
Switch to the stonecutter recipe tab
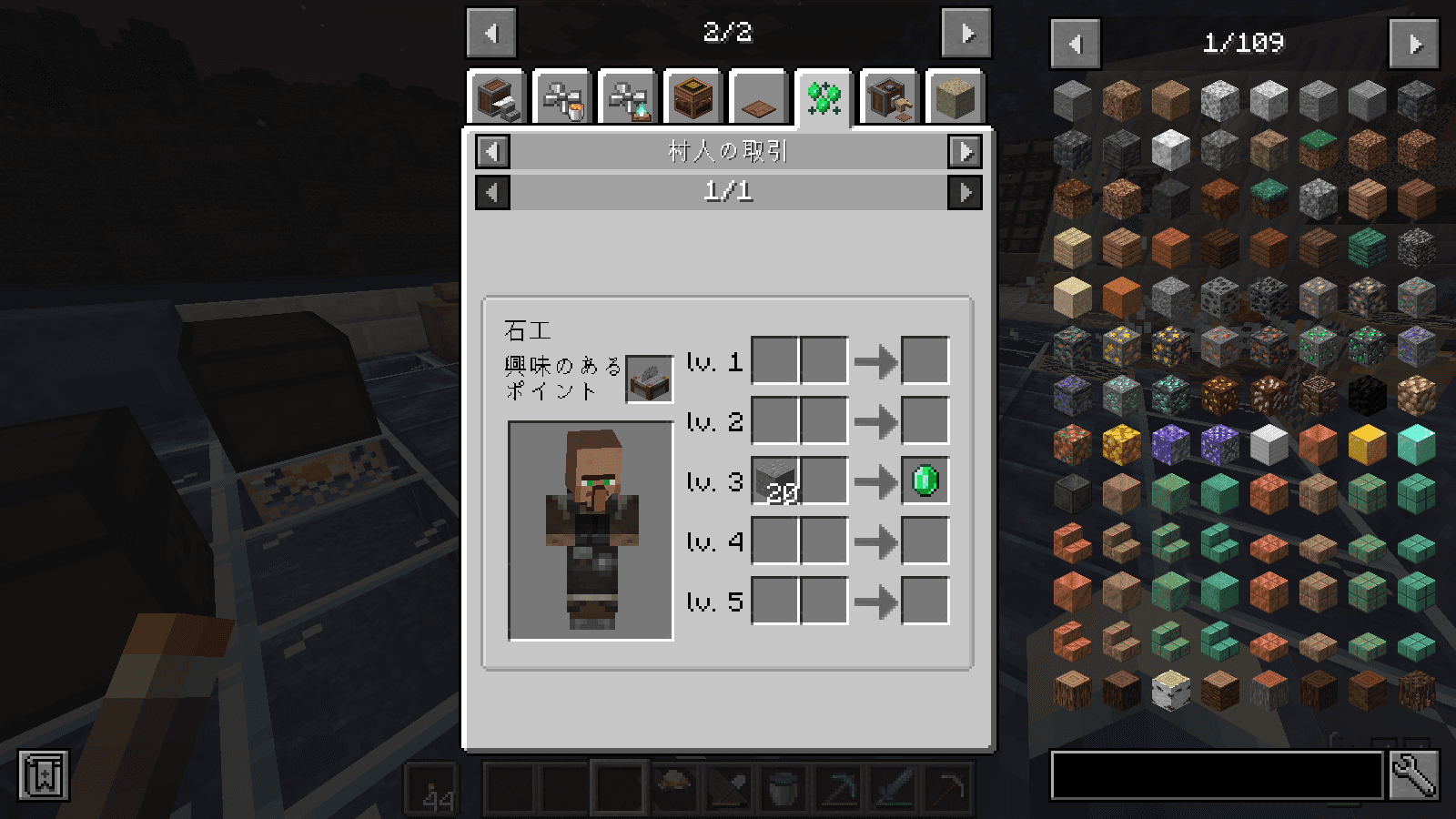coord(496,97)
